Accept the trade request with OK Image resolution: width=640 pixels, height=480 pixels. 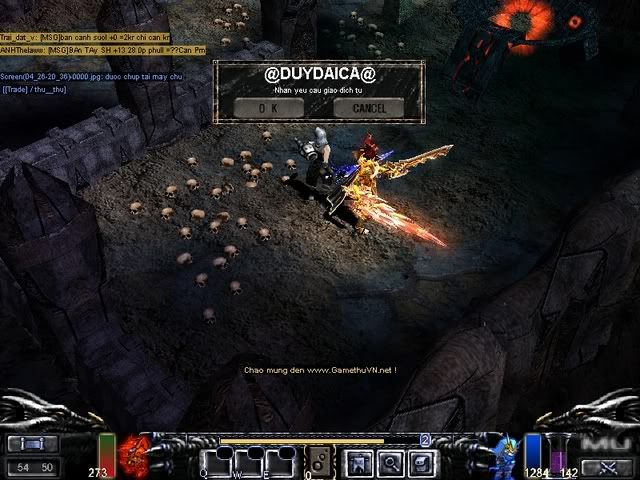tap(268, 107)
